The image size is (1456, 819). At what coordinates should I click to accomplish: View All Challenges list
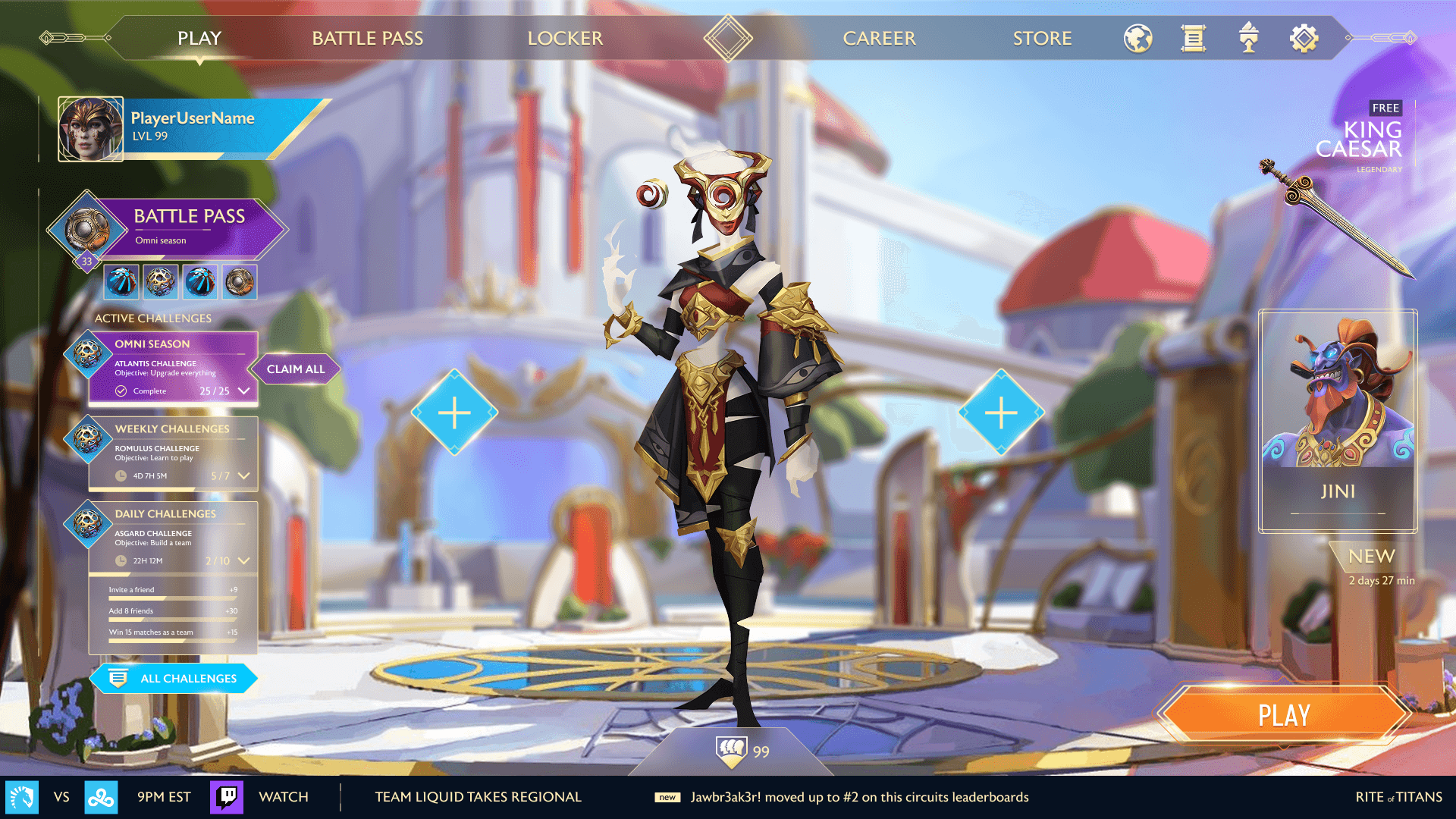174,678
